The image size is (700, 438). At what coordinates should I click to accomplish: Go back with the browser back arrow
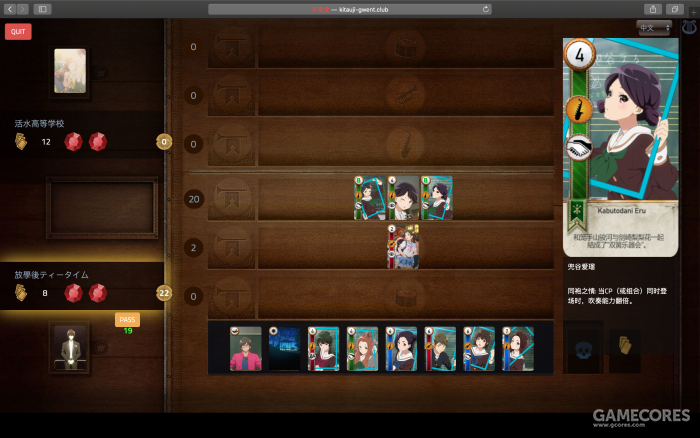click(9, 9)
